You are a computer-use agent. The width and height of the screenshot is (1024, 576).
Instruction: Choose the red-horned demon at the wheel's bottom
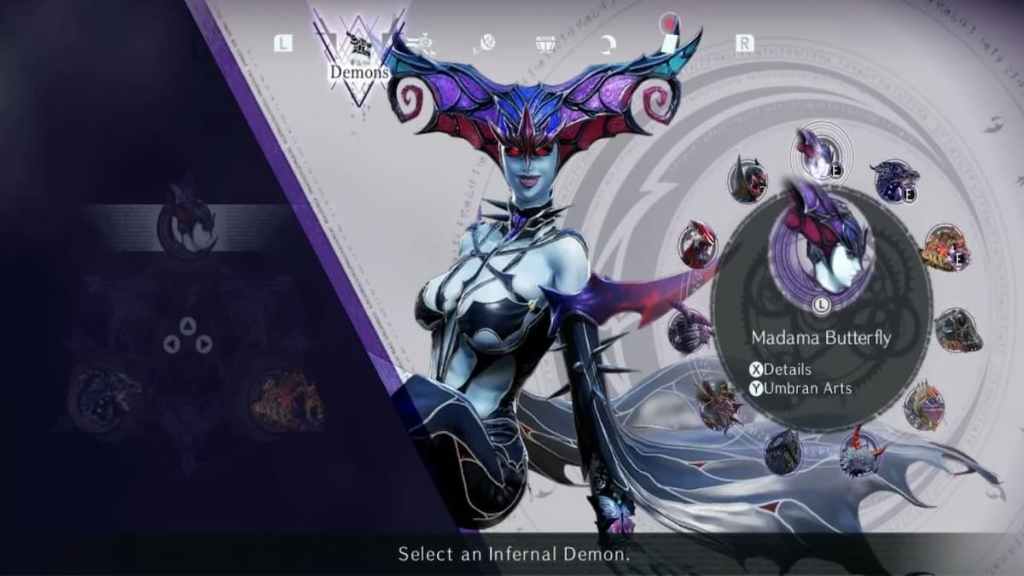pyautogui.click(x=858, y=451)
